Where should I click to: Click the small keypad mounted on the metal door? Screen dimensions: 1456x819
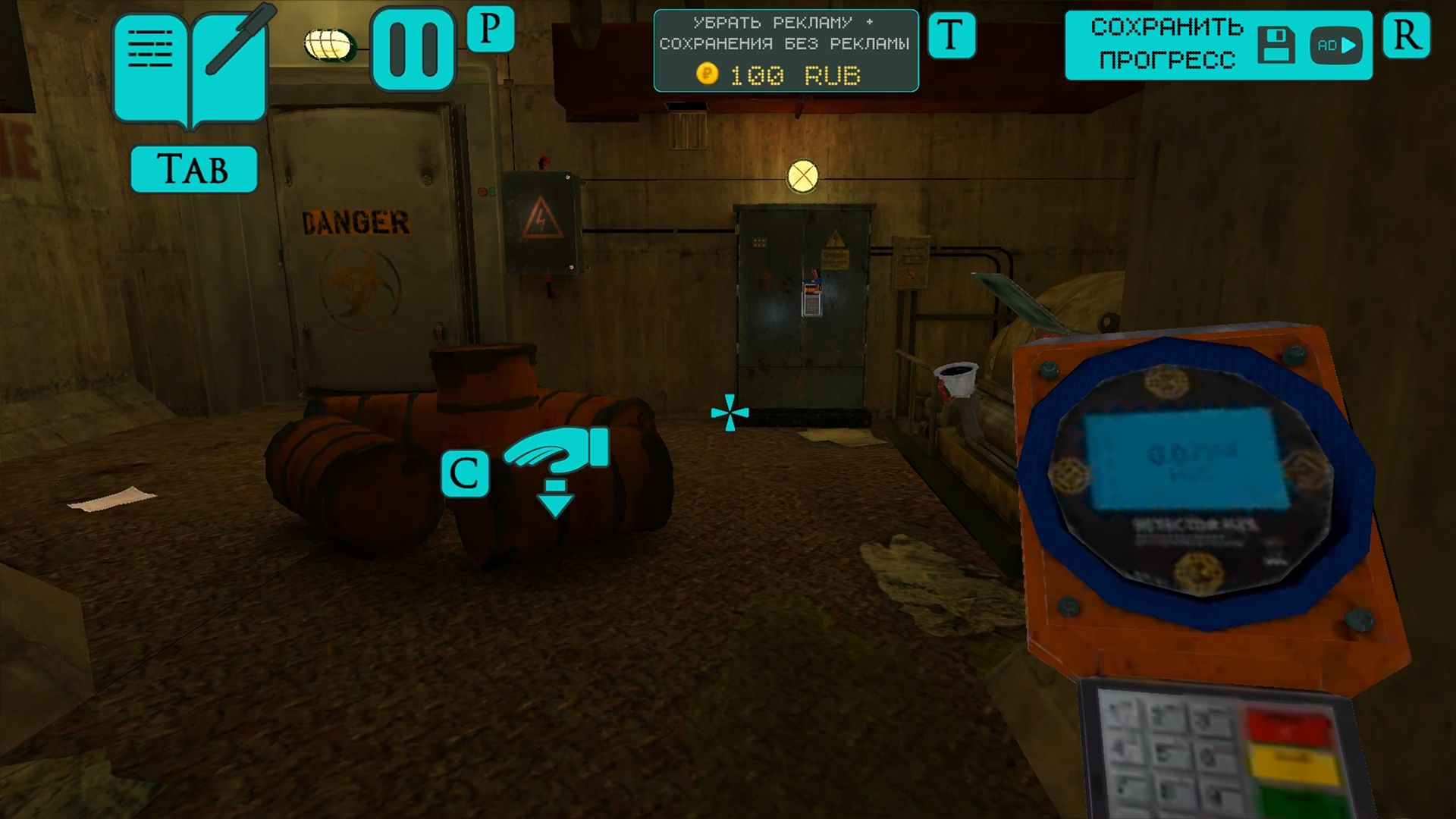point(811,303)
